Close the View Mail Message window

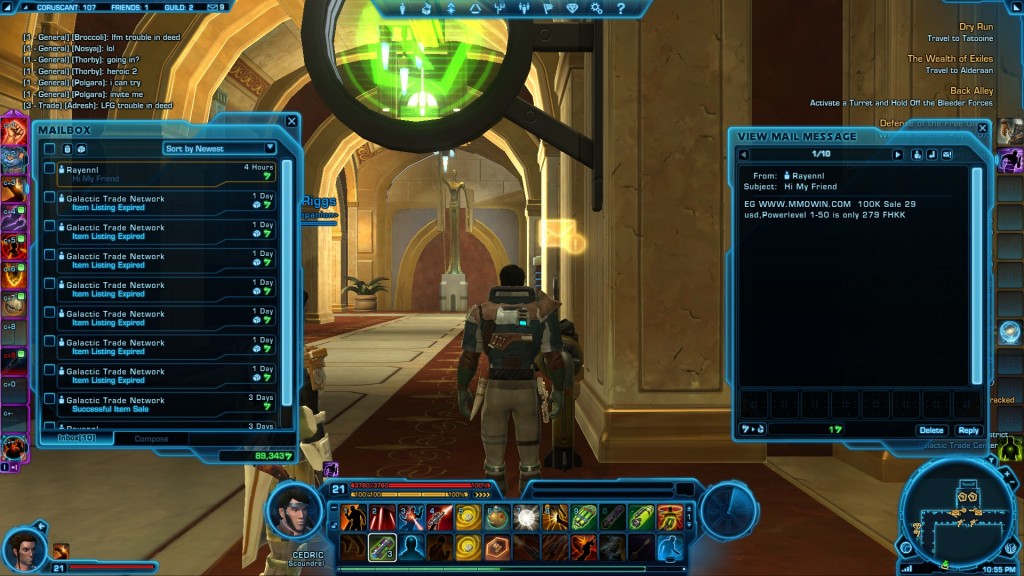982,128
